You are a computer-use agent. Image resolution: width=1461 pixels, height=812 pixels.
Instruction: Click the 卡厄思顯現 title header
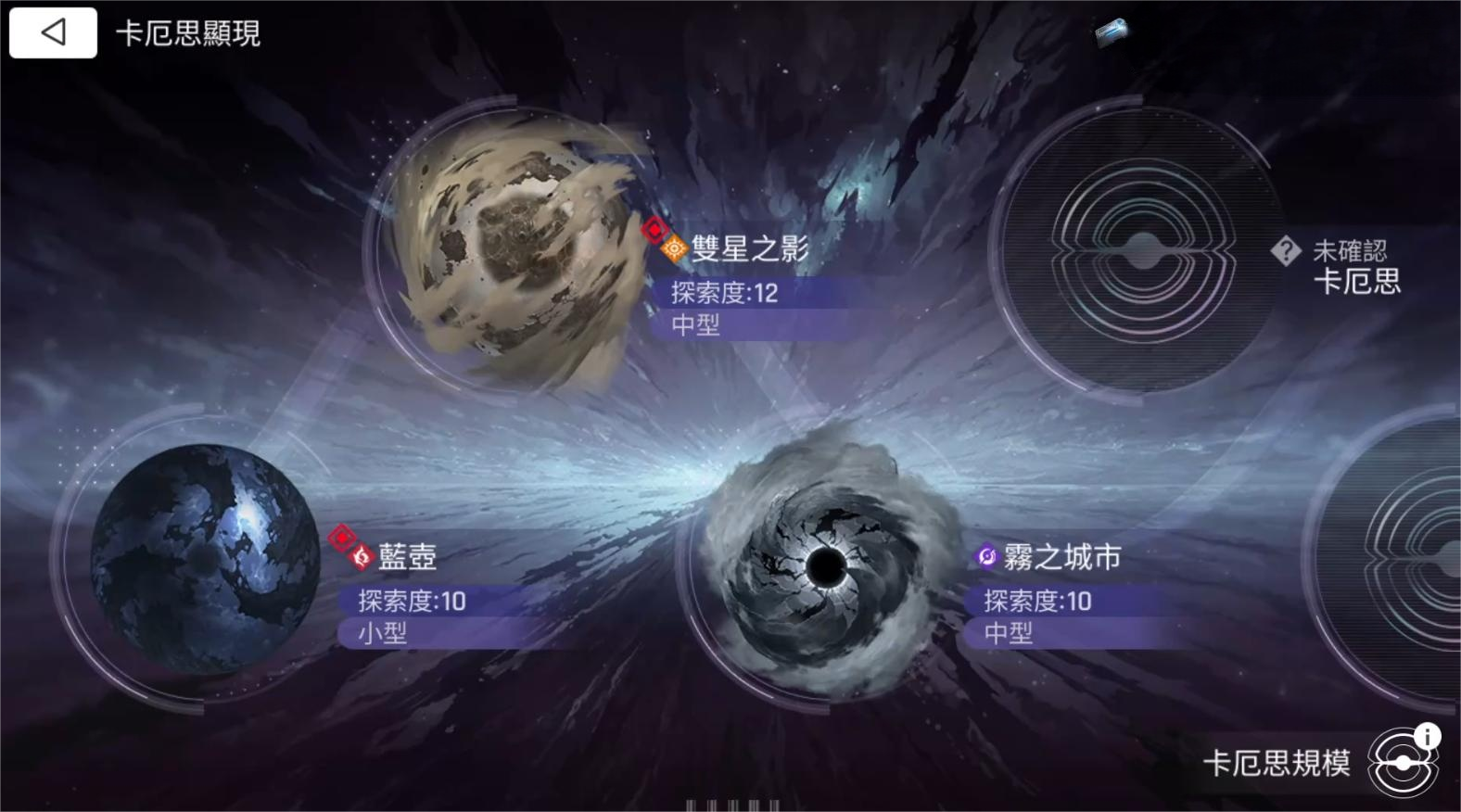(188, 34)
